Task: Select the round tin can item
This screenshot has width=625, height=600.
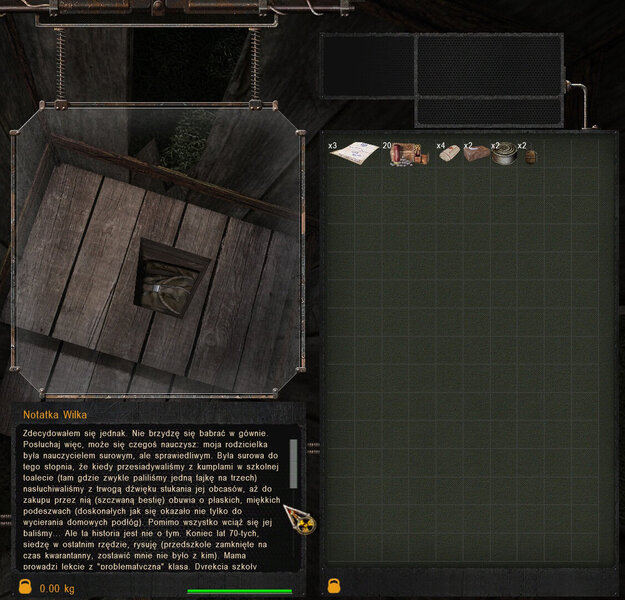Action: (504, 154)
